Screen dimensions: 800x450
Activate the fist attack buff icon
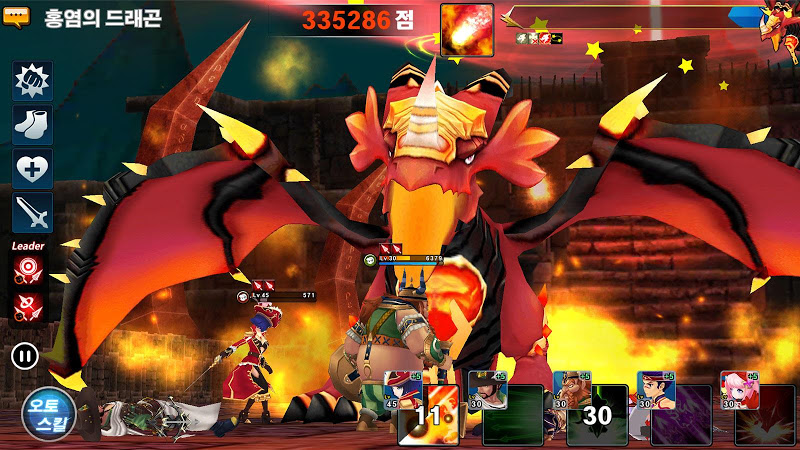tap(32, 81)
